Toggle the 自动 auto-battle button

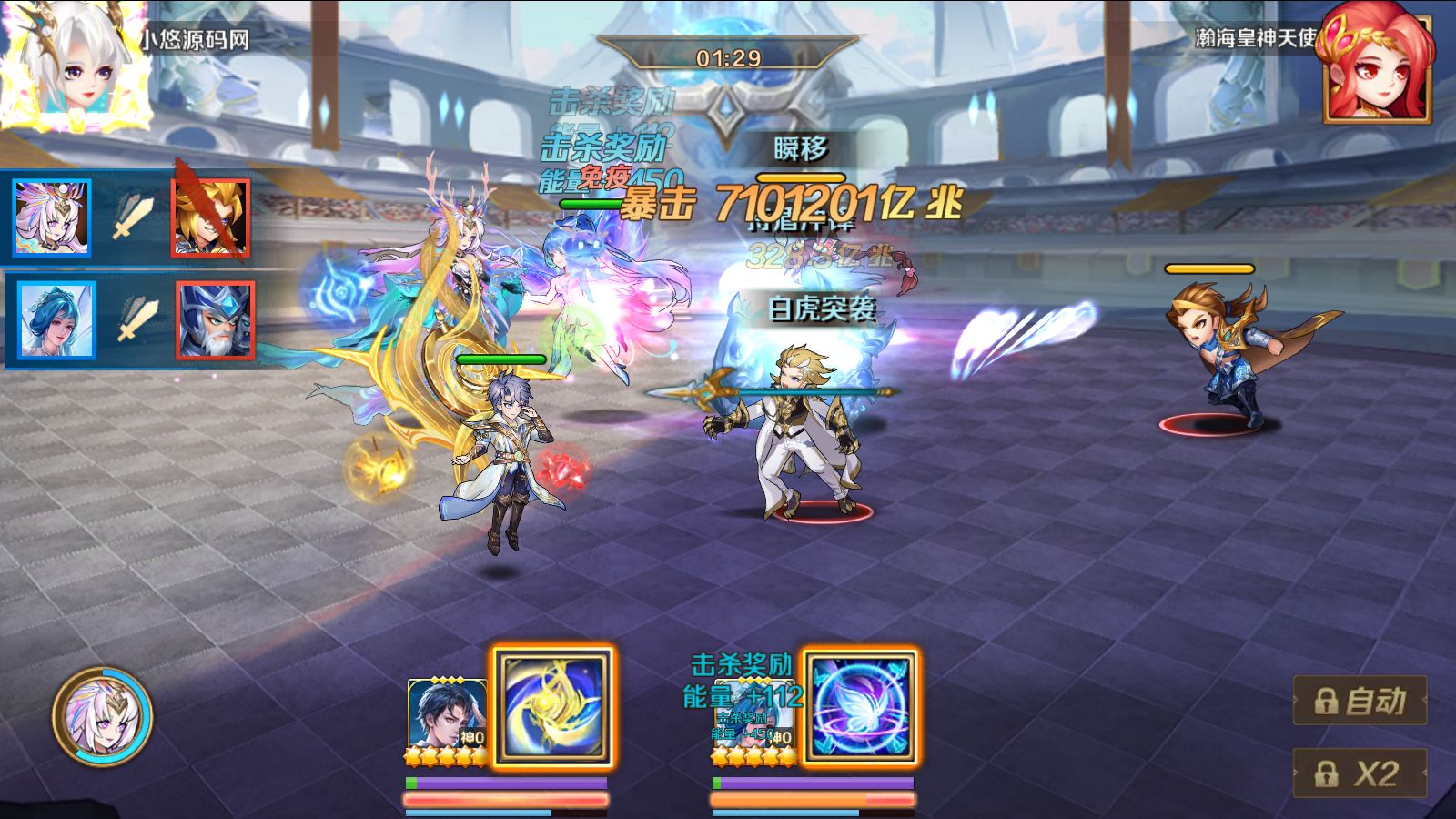click(1360, 701)
